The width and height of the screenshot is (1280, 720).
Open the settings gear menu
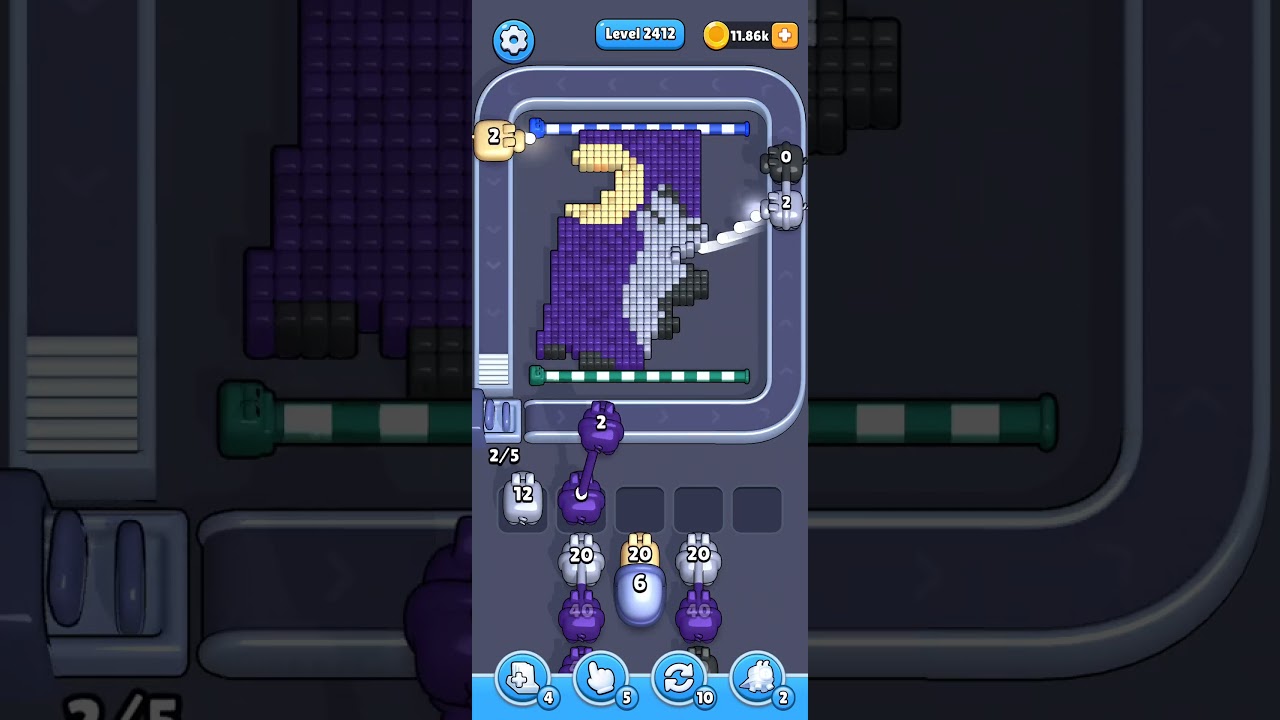pyautogui.click(x=514, y=41)
